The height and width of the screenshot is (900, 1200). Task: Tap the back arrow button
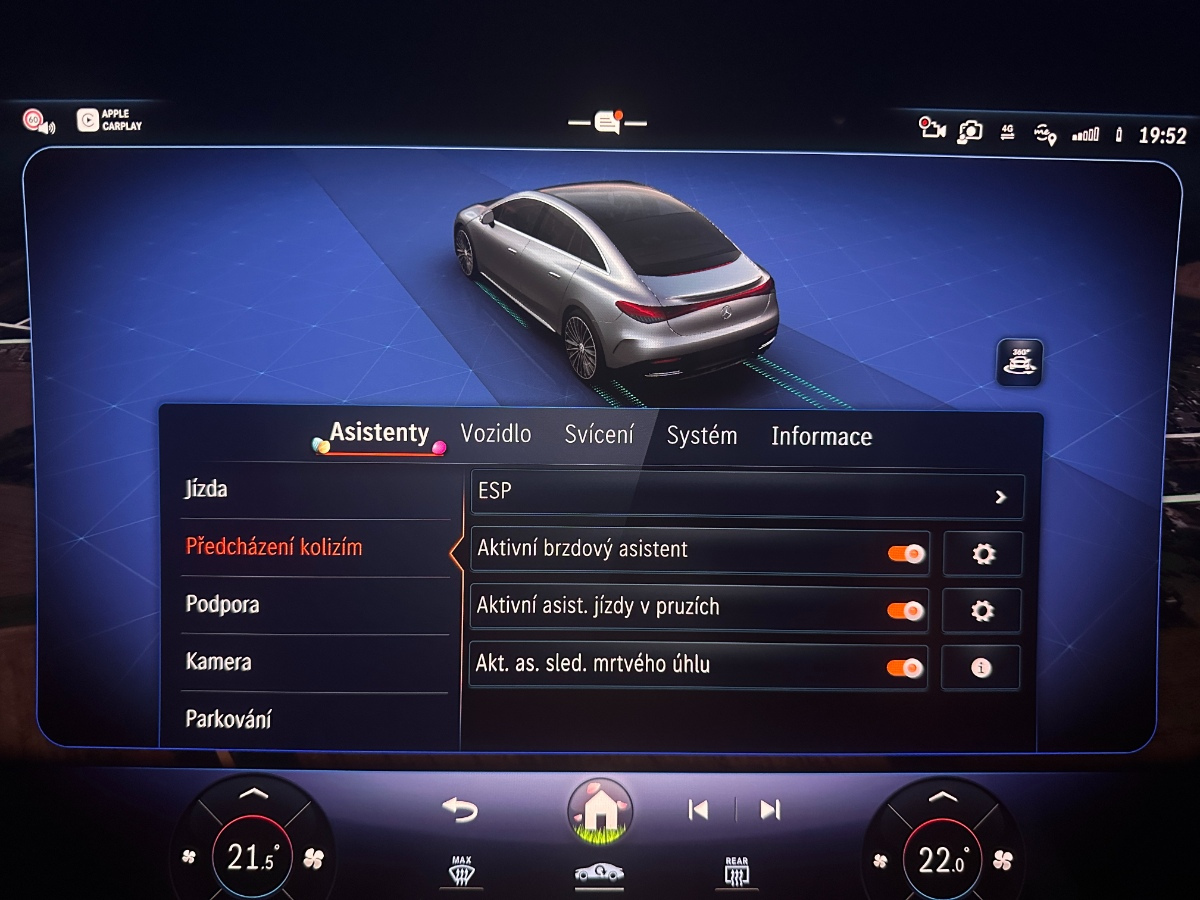[x=460, y=810]
